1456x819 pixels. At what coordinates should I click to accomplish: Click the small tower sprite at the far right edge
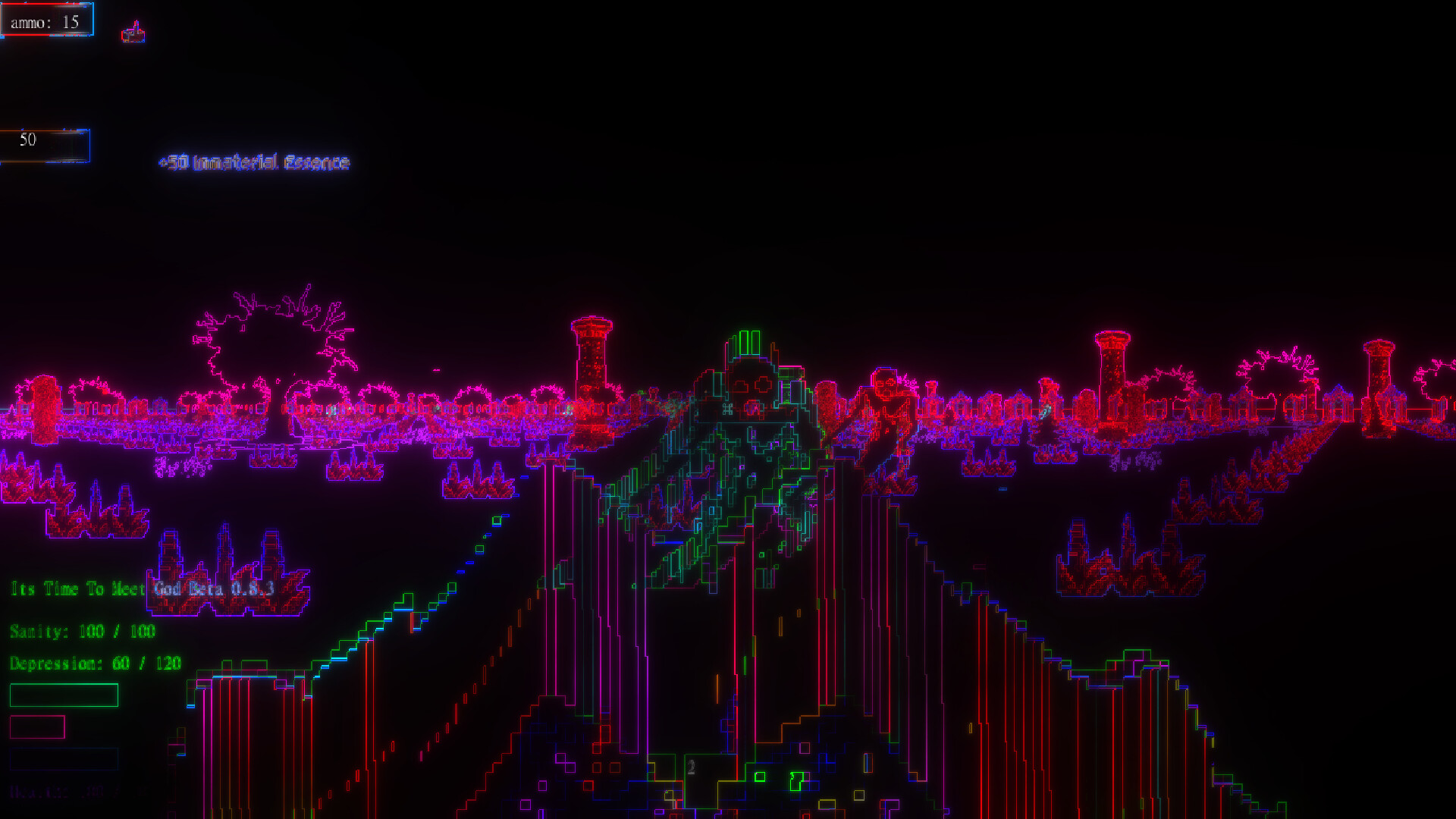click(1380, 375)
